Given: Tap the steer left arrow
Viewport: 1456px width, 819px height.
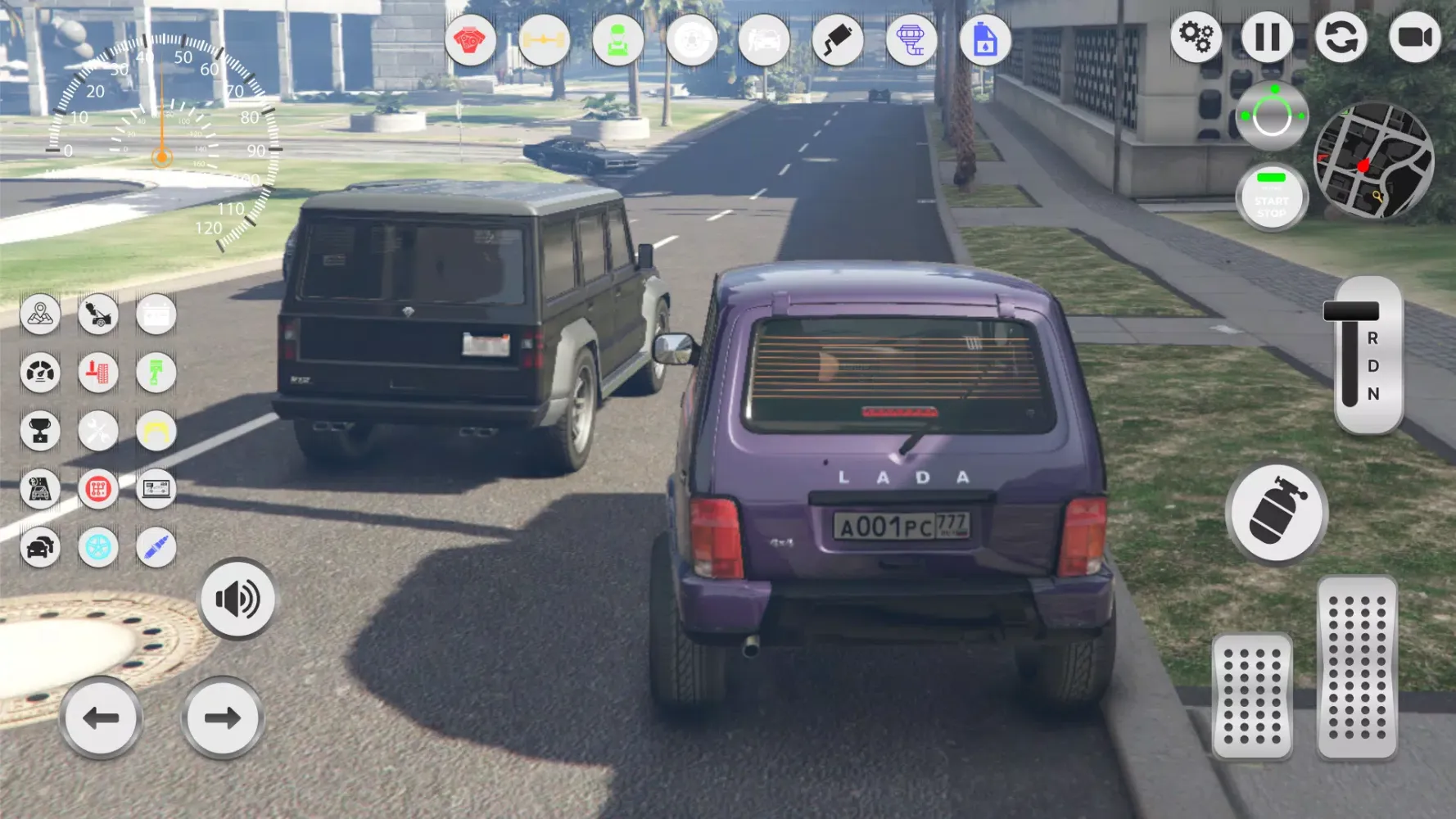Looking at the screenshot, I should coord(102,718).
